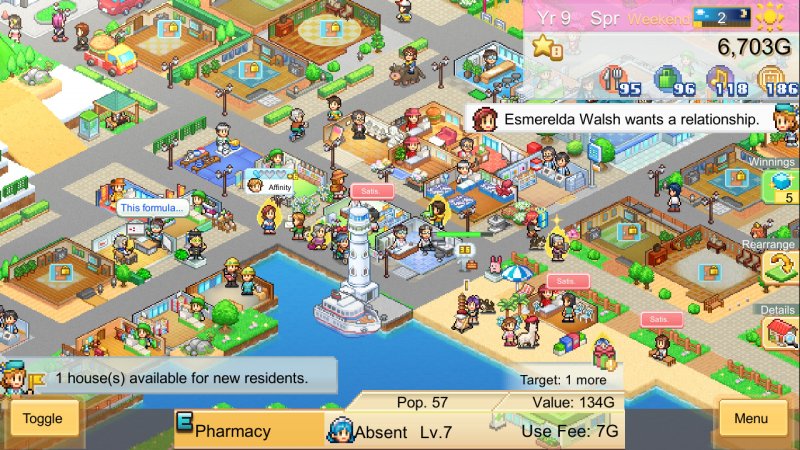
Task: Click the gold star rank icon
Action: (546, 46)
